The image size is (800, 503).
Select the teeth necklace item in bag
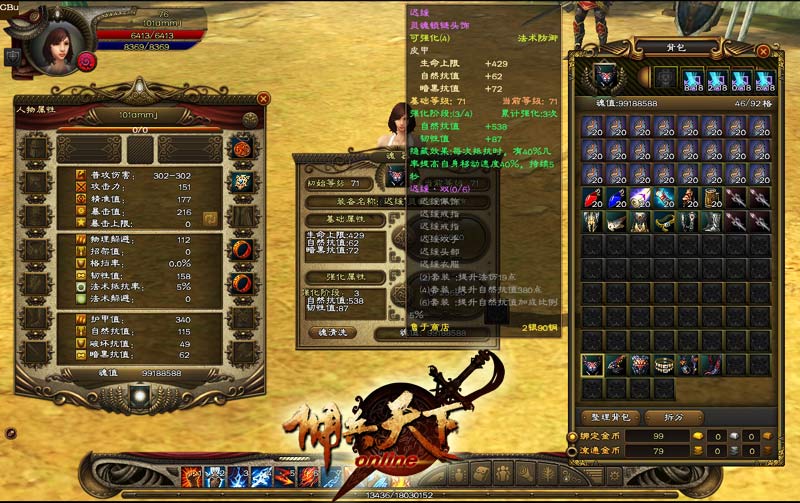click(663, 365)
